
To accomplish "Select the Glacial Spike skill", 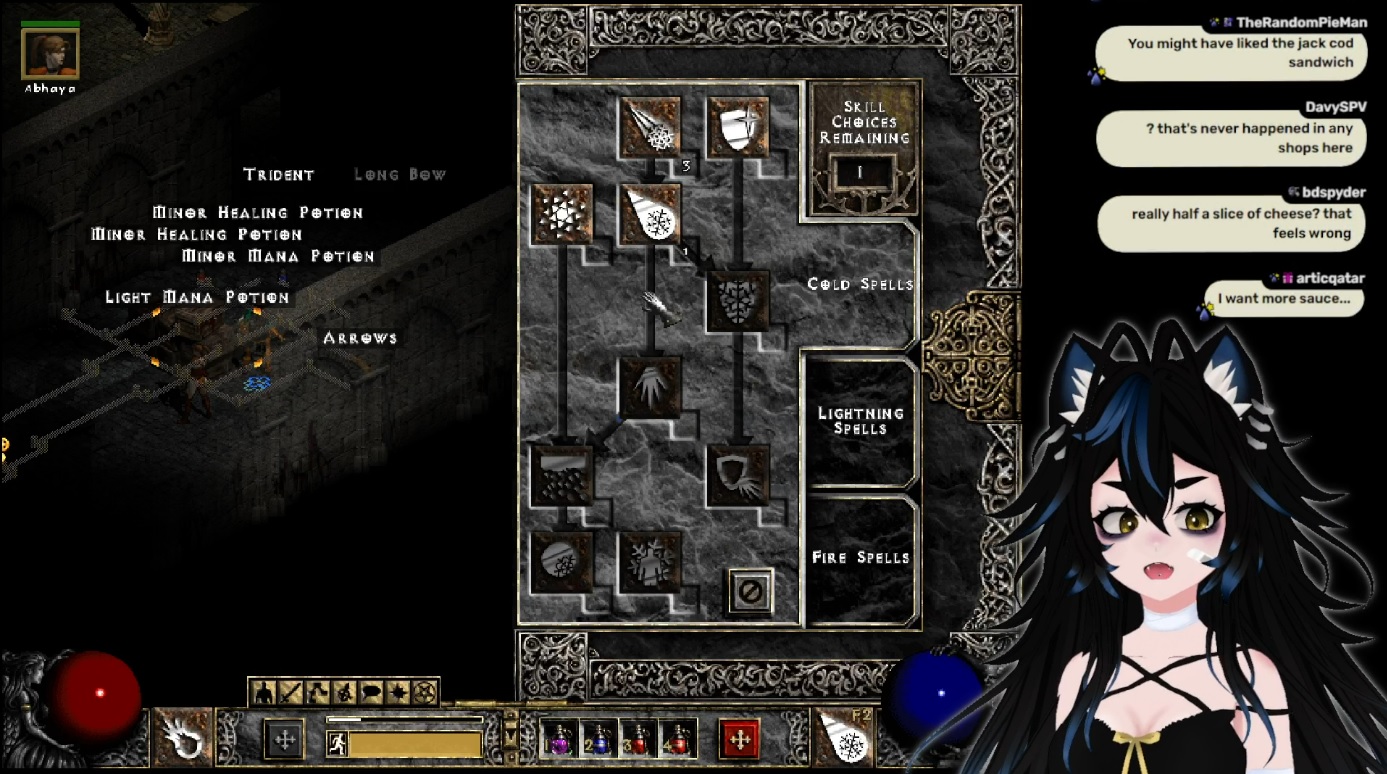I will [650, 387].
